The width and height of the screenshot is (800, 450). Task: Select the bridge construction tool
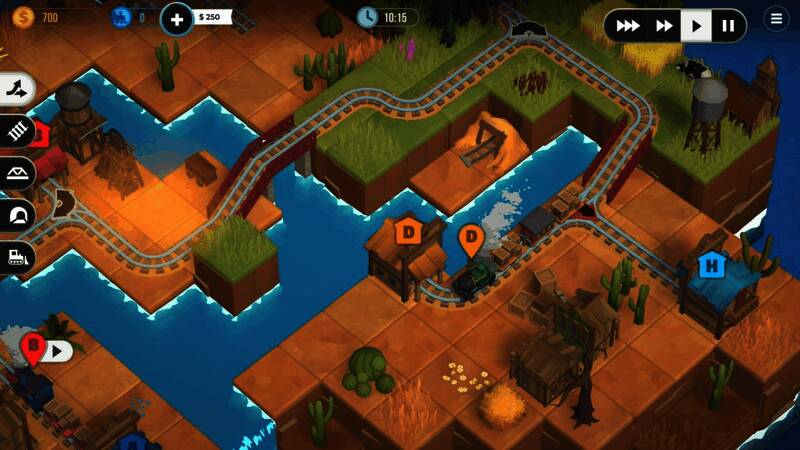tap(17, 172)
